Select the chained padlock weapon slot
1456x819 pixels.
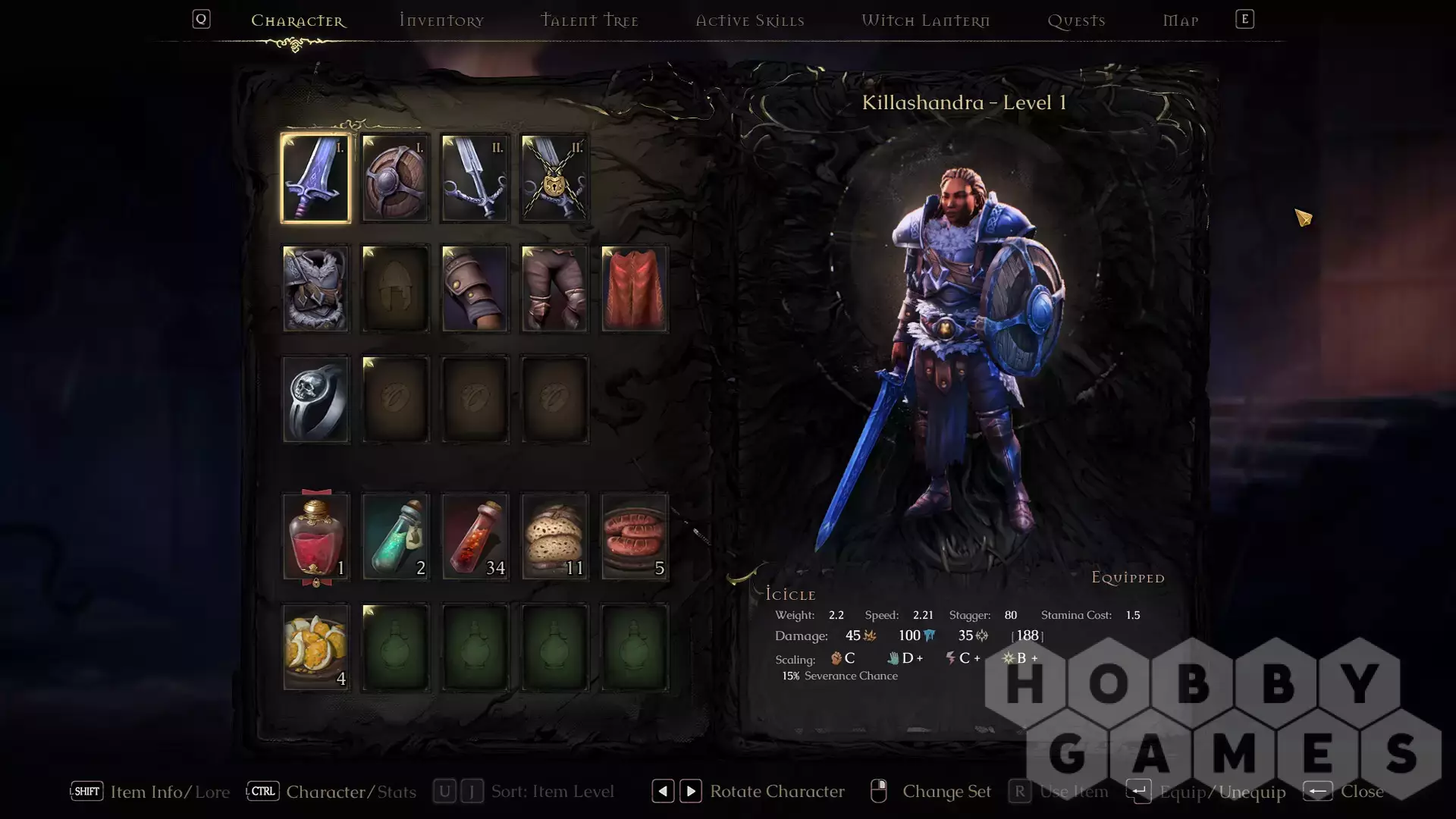554,178
